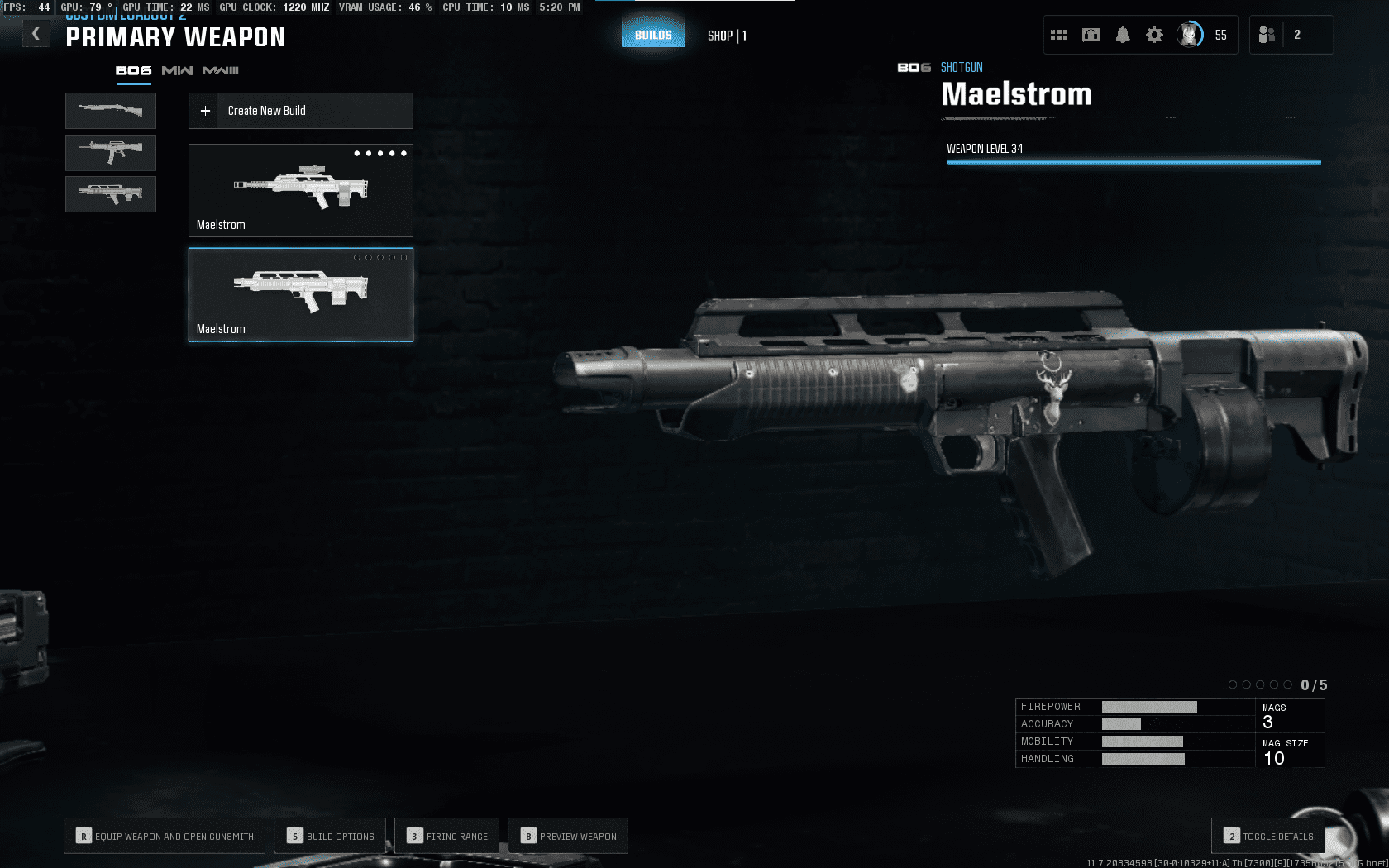Toggle the weapon details panel
Screen dimensions: 1389x868
coord(1268,836)
